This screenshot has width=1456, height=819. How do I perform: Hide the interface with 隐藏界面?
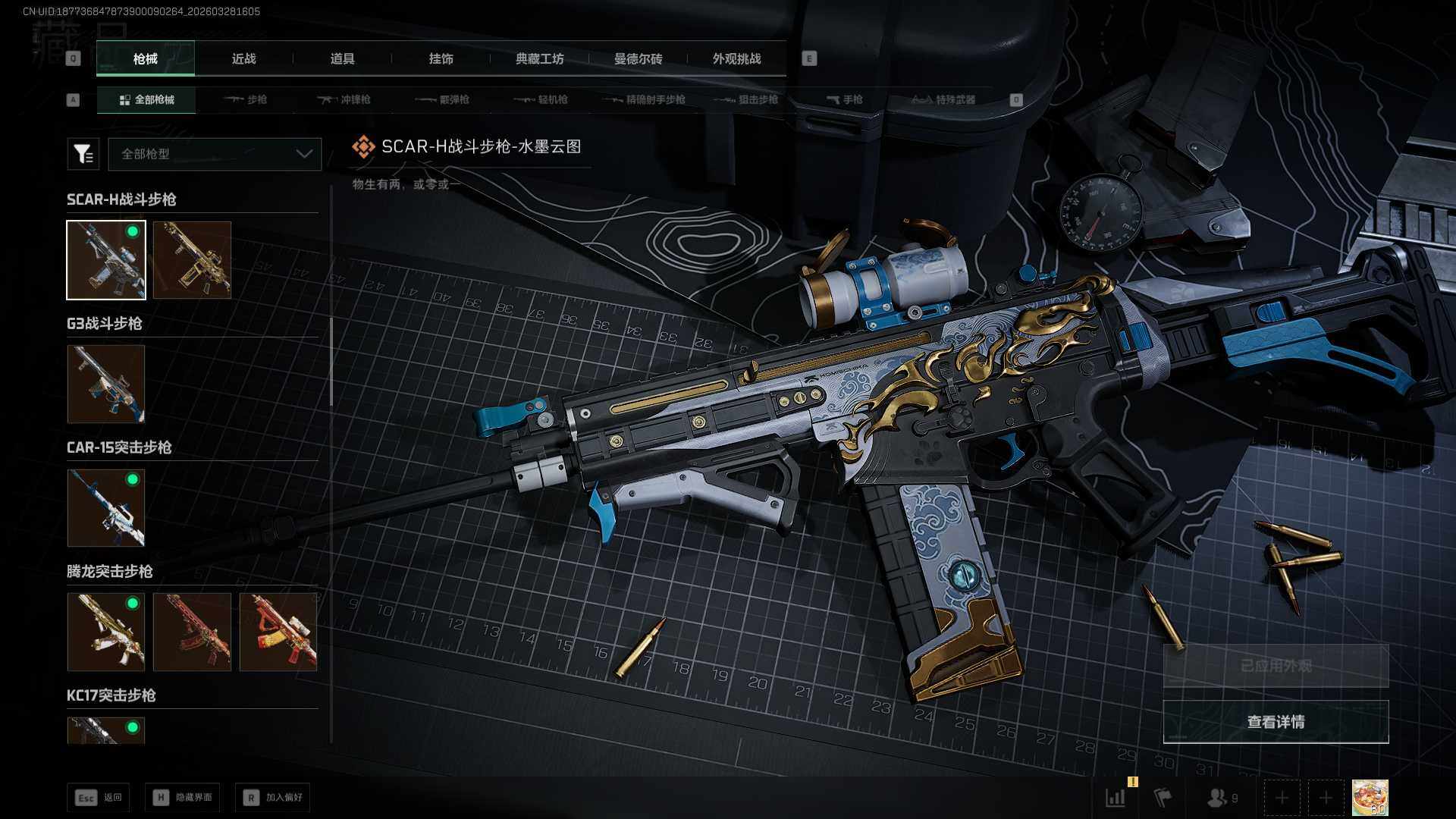click(183, 798)
